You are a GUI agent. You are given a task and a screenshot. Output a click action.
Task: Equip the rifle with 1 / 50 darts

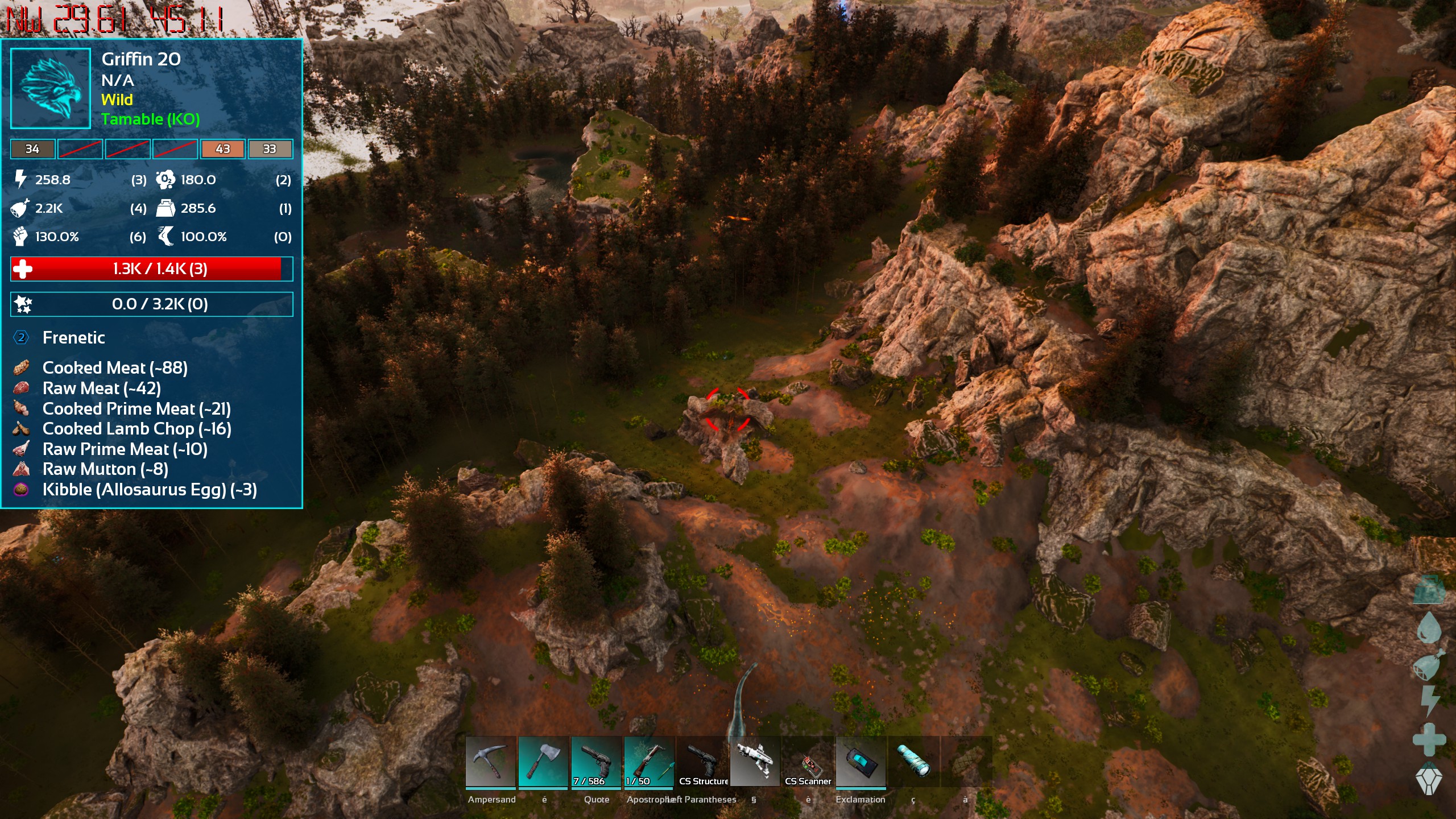(x=649, y=762)
